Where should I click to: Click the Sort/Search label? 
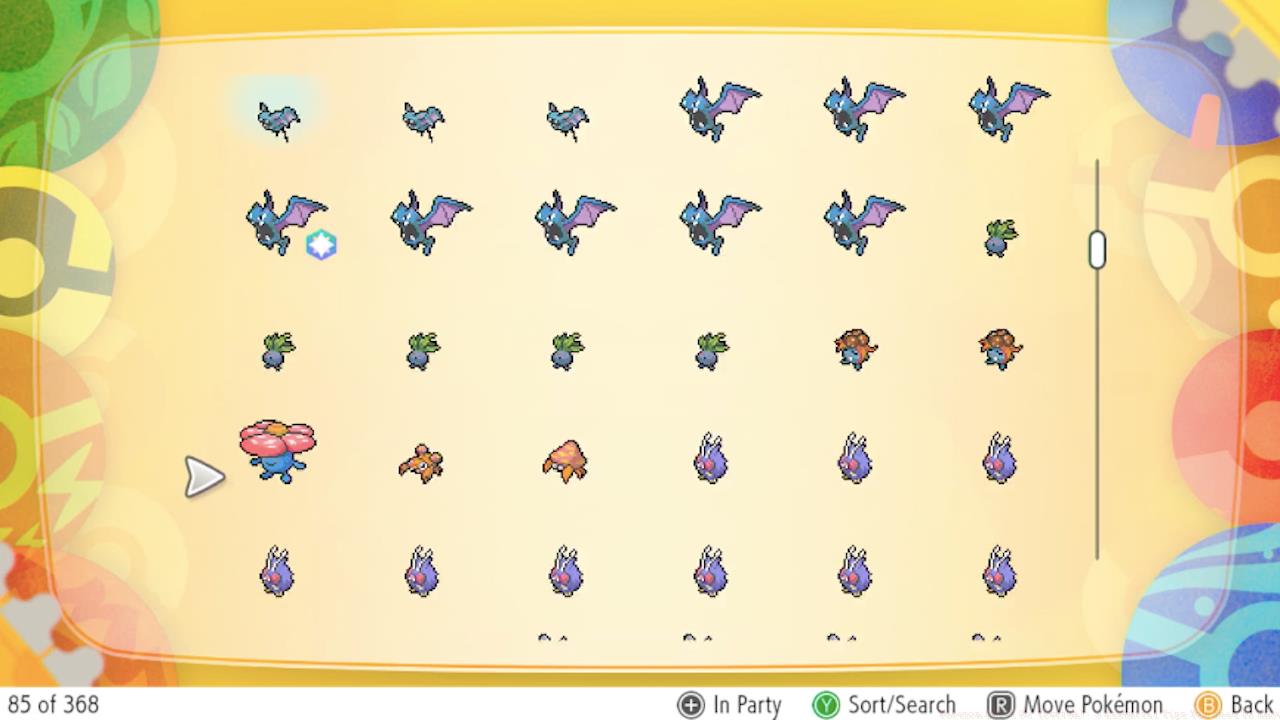pyautogui.click(x=905, y=704)
